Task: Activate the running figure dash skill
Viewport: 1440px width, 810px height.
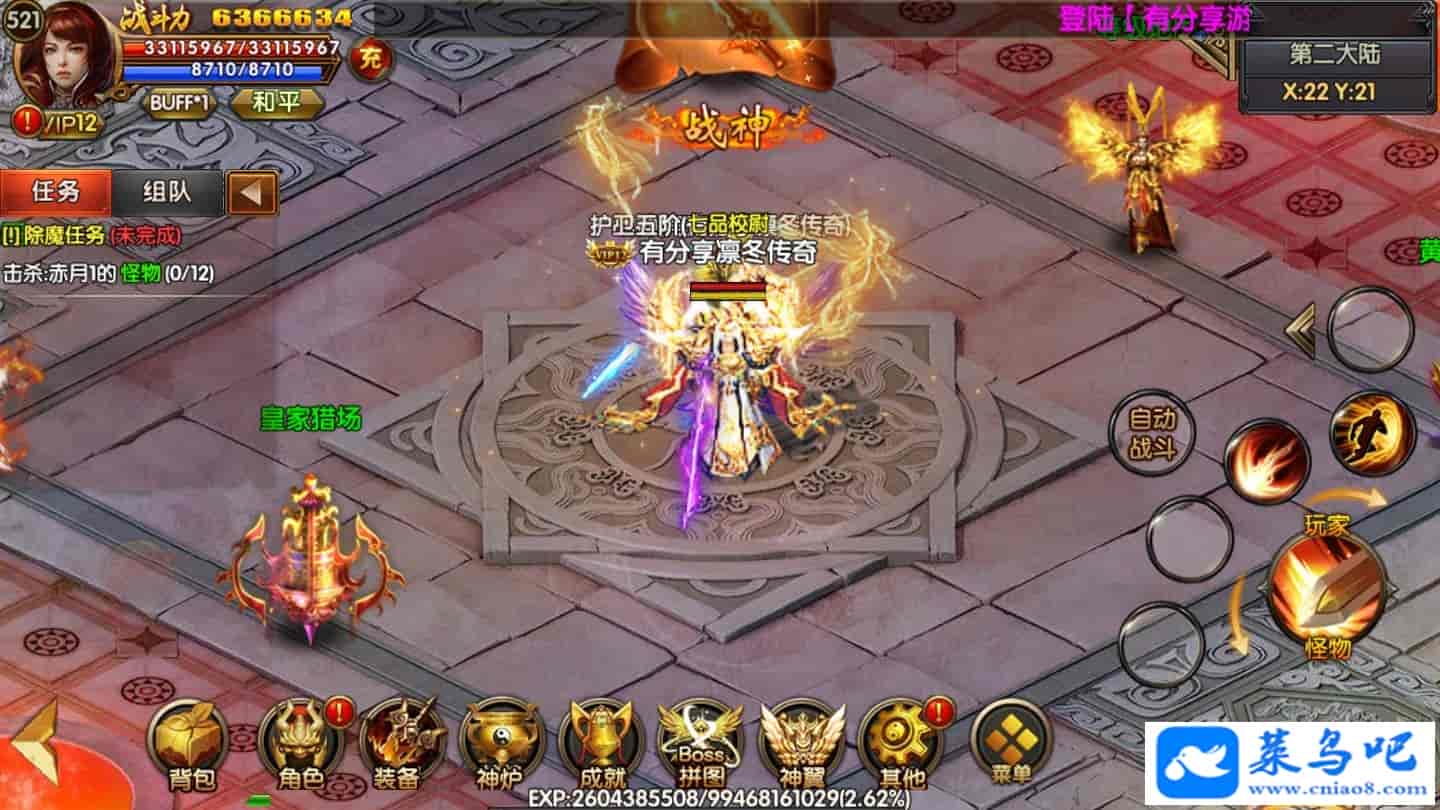Action: coord(1372,435)
